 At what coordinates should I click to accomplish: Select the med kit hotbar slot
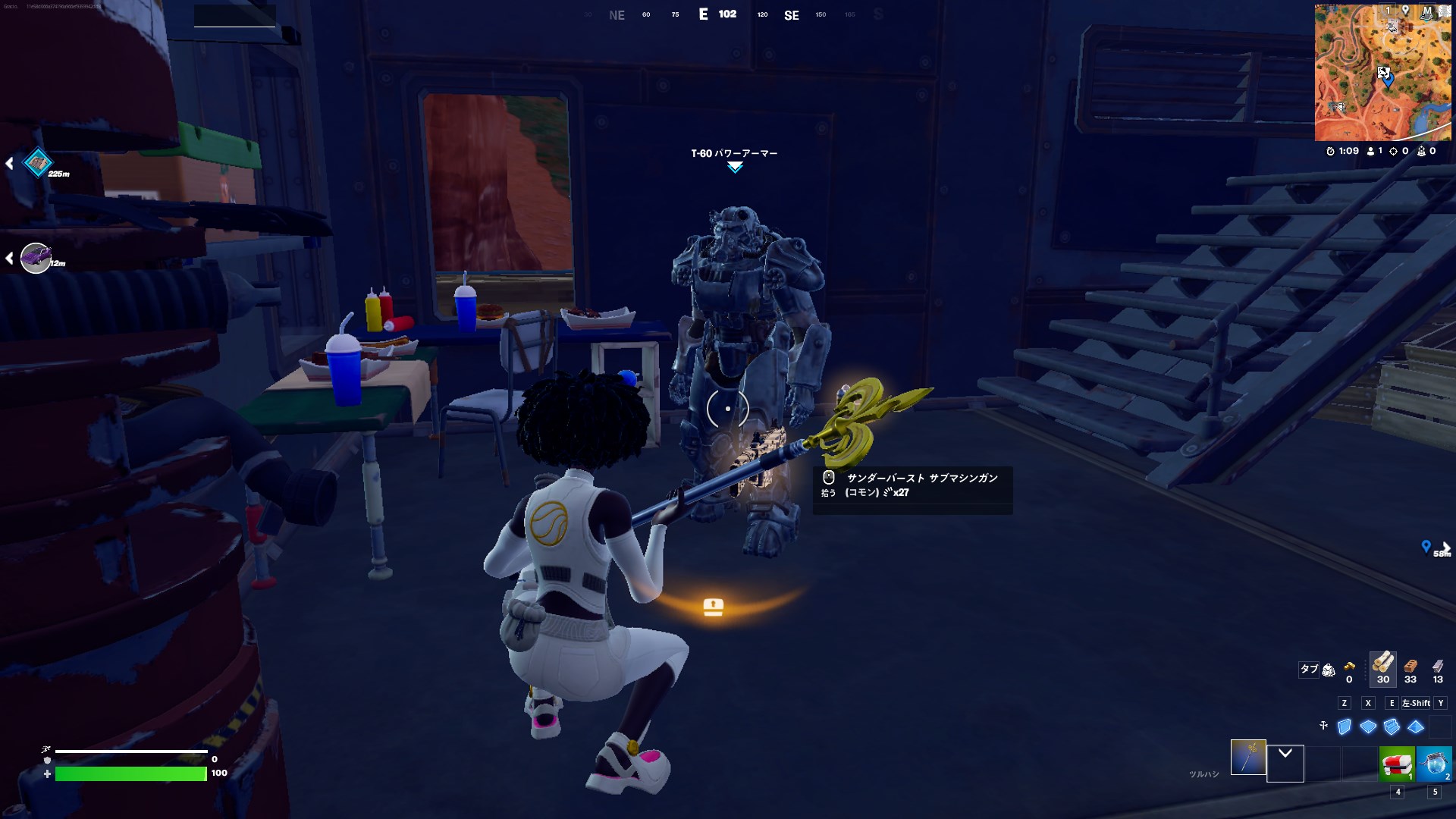coord(1396,764)
